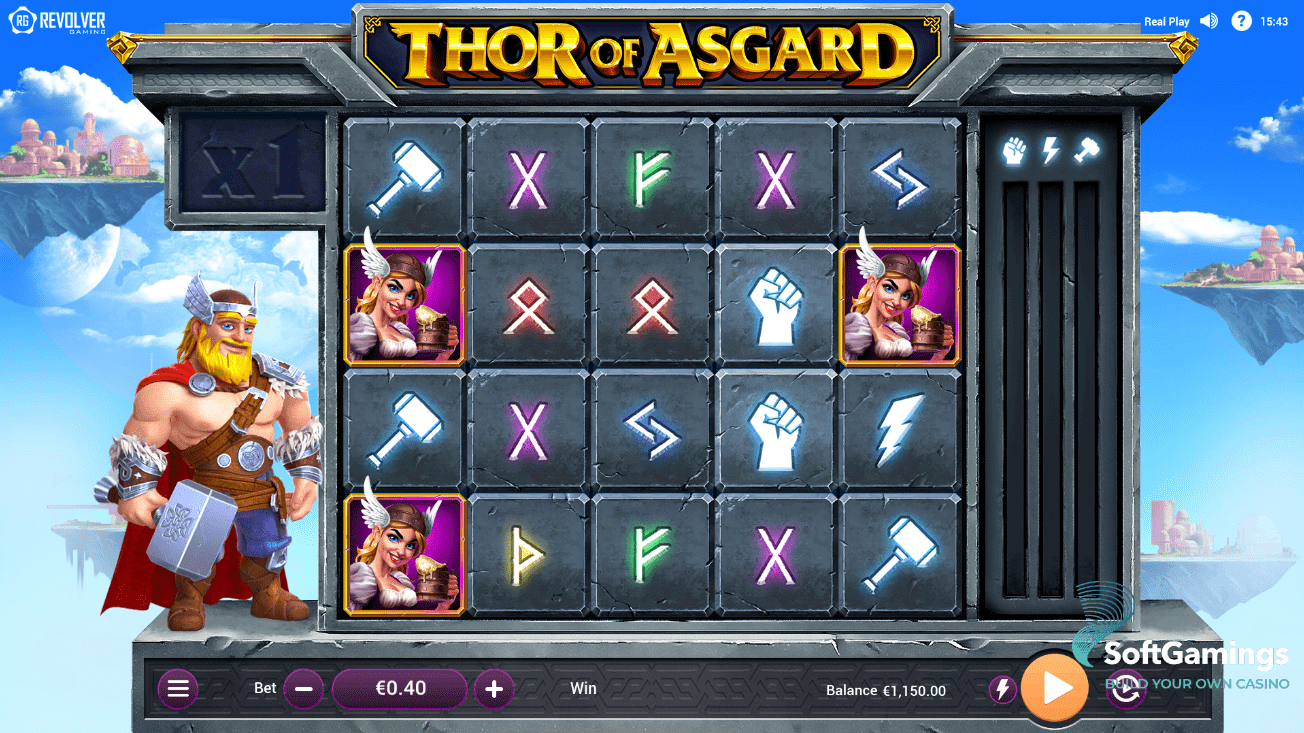Click the €0.40 bet amount display

coord(398,688)
